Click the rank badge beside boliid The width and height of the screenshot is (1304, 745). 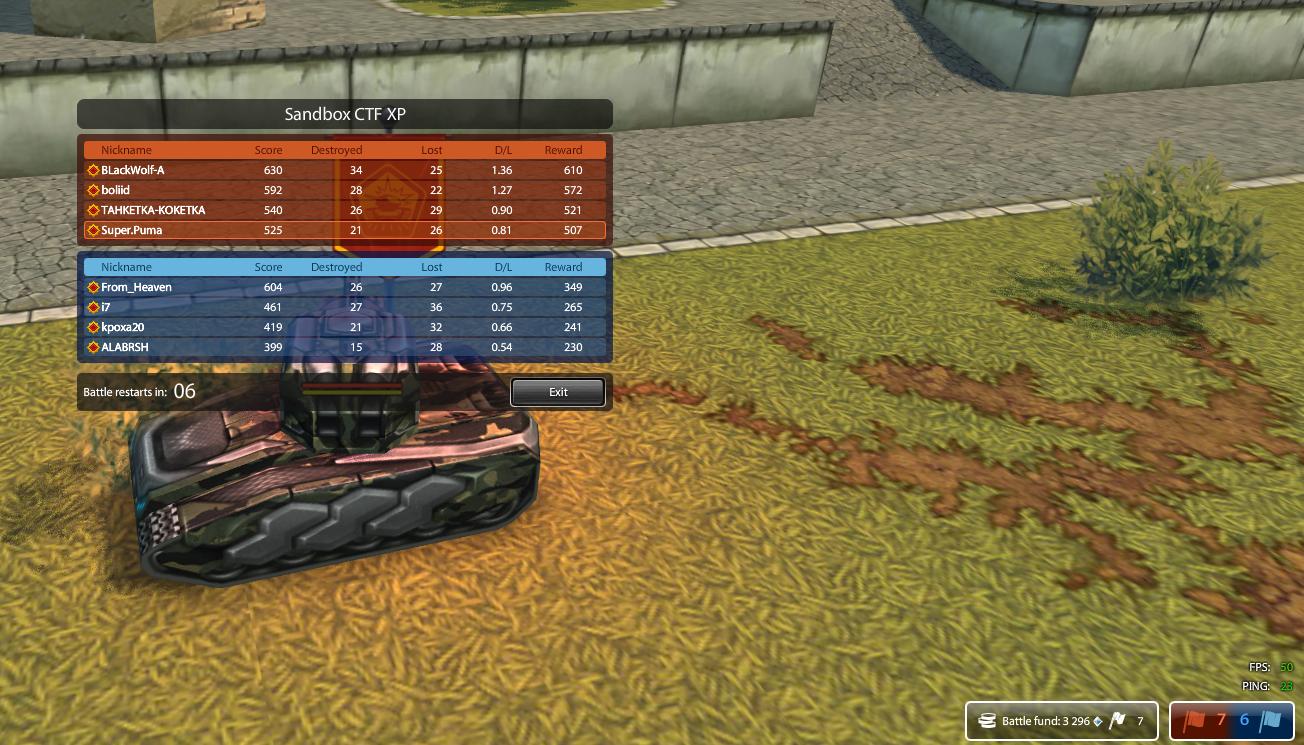pyautogui.click(x=92, y=190)
